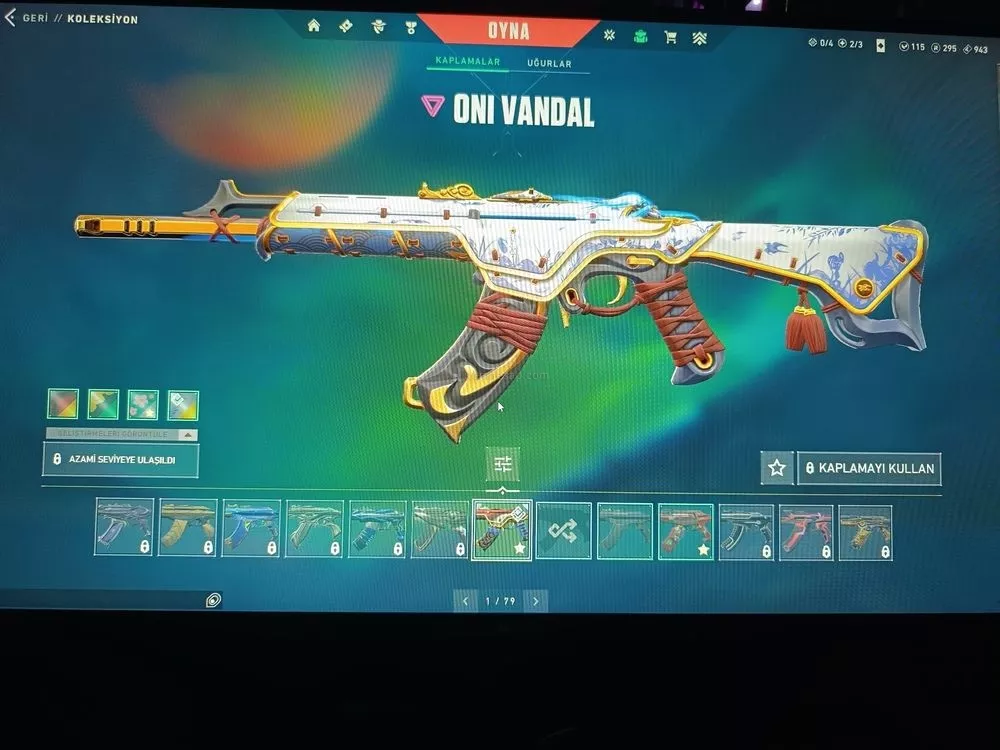Open the battle pass chevrons icon
The image size is (1000, 750).
pyautogui.click(x=700, y=38)
